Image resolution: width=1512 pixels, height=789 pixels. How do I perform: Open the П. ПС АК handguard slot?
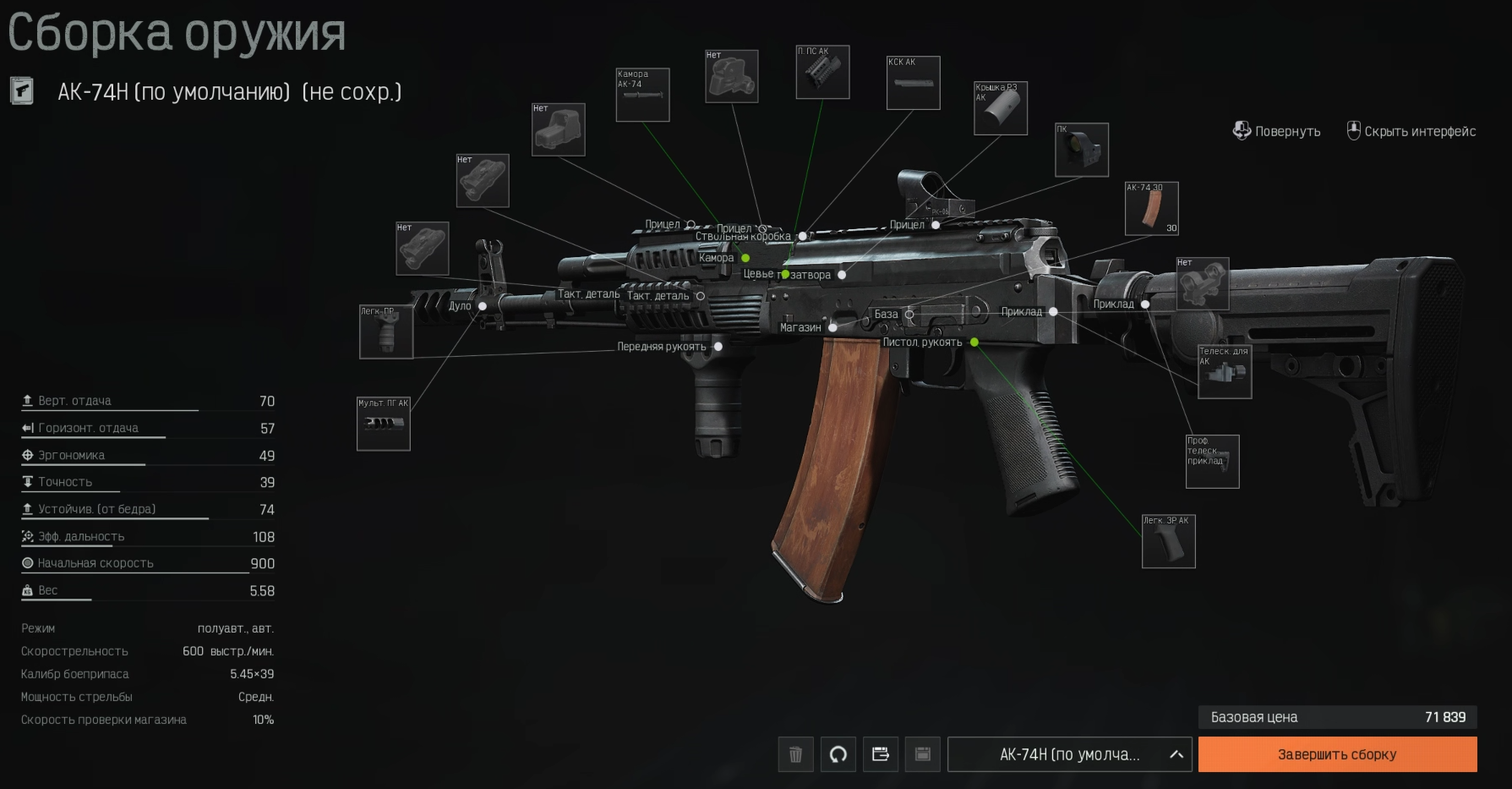point(822,72)
